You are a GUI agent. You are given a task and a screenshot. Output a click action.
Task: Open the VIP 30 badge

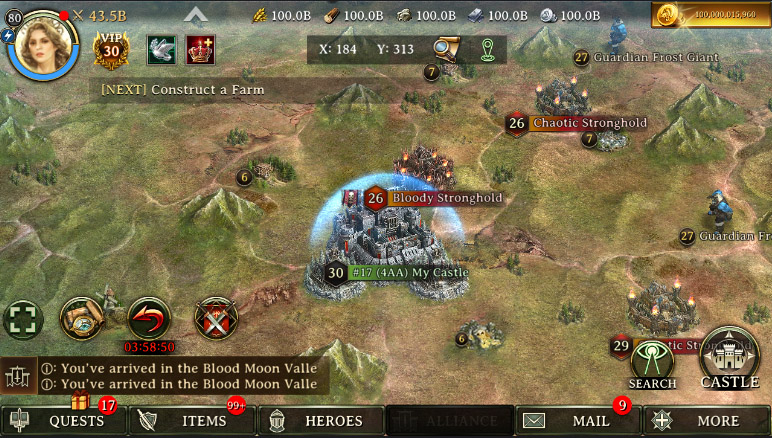click(112, 49)
